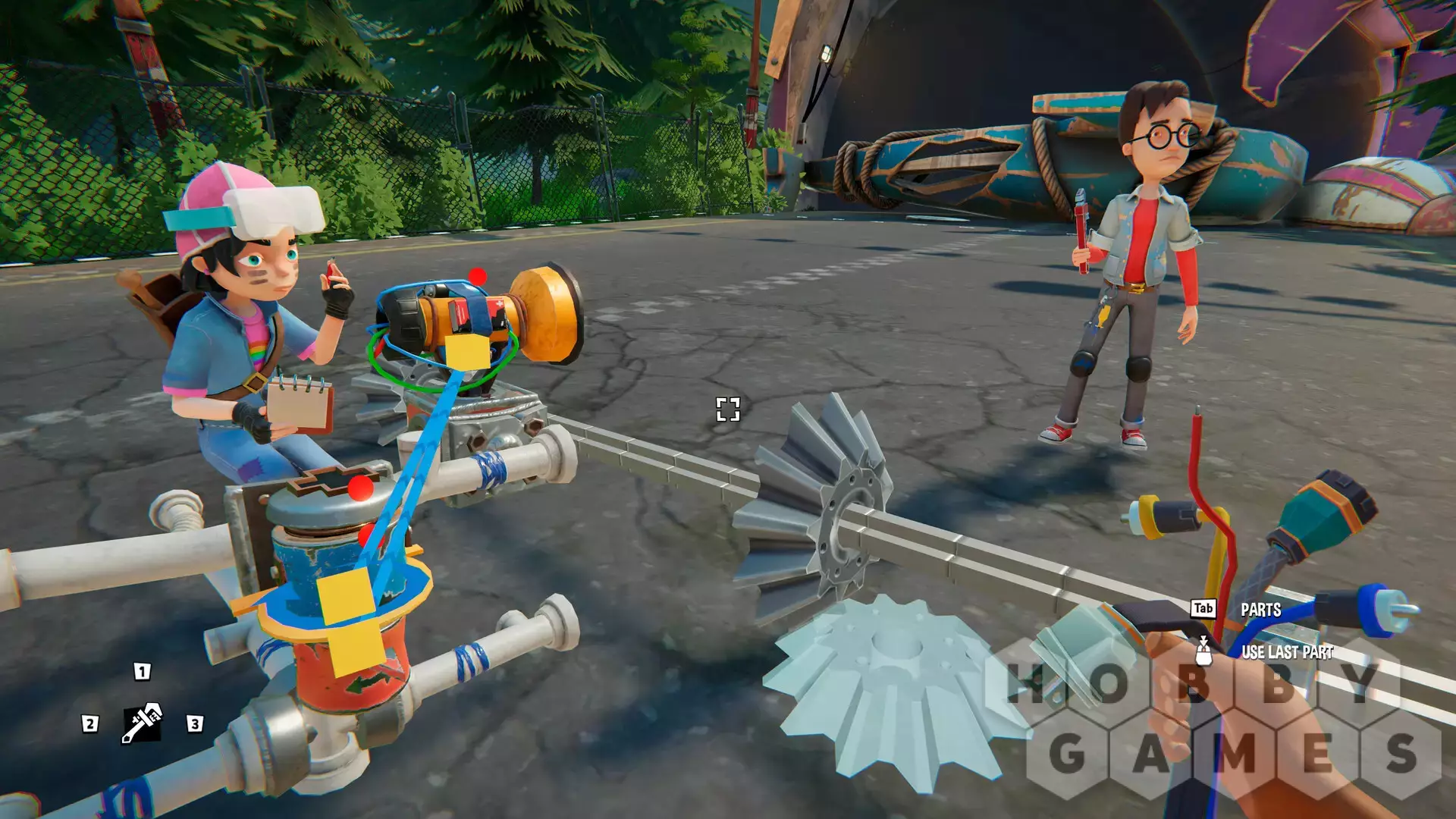Screen dimensions: 1456x819
Task: Select the wrench build tool icon
Action: [142, 723]
